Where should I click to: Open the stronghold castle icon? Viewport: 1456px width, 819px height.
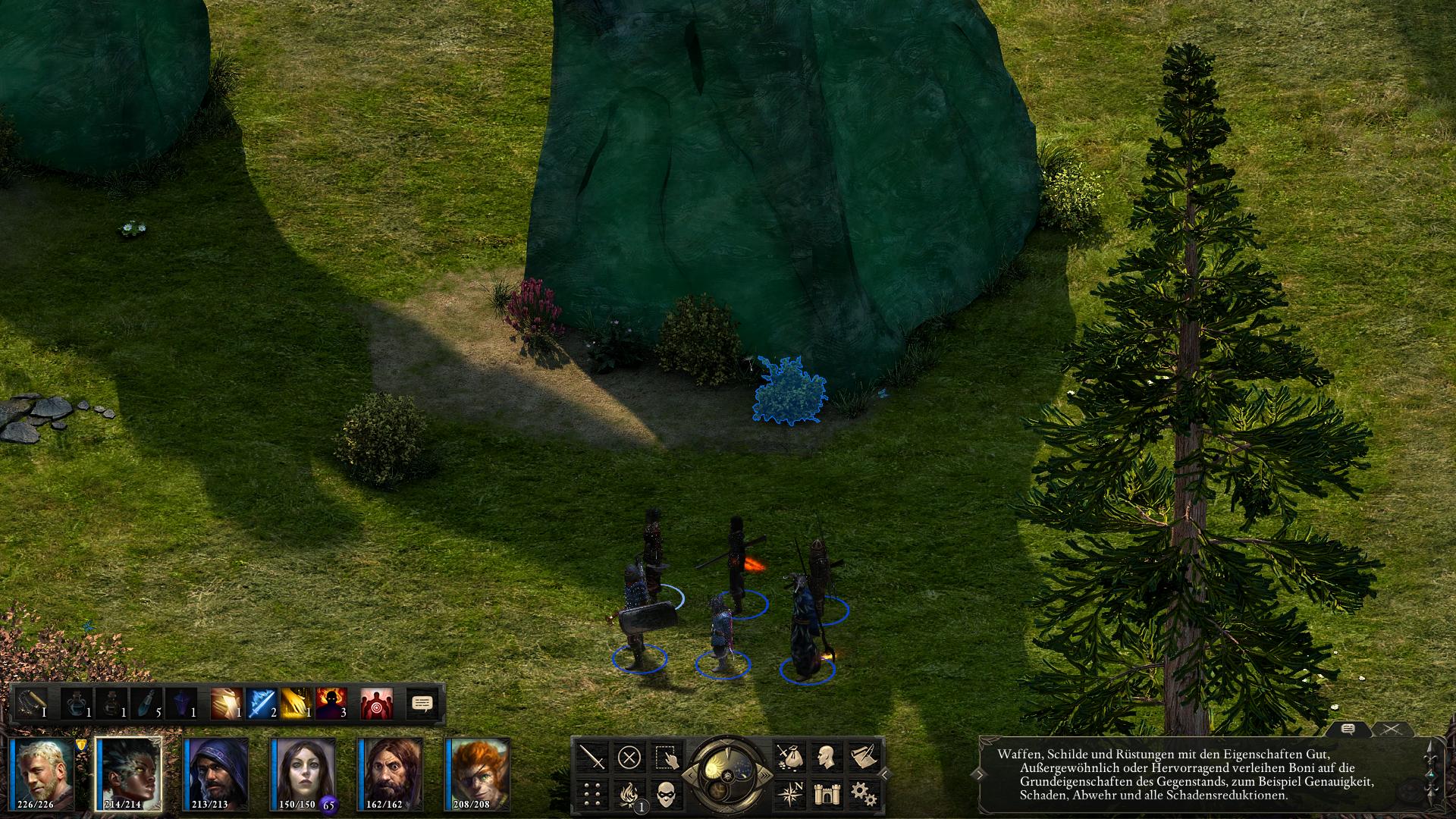pyautogui.click(x=826, y=794)
